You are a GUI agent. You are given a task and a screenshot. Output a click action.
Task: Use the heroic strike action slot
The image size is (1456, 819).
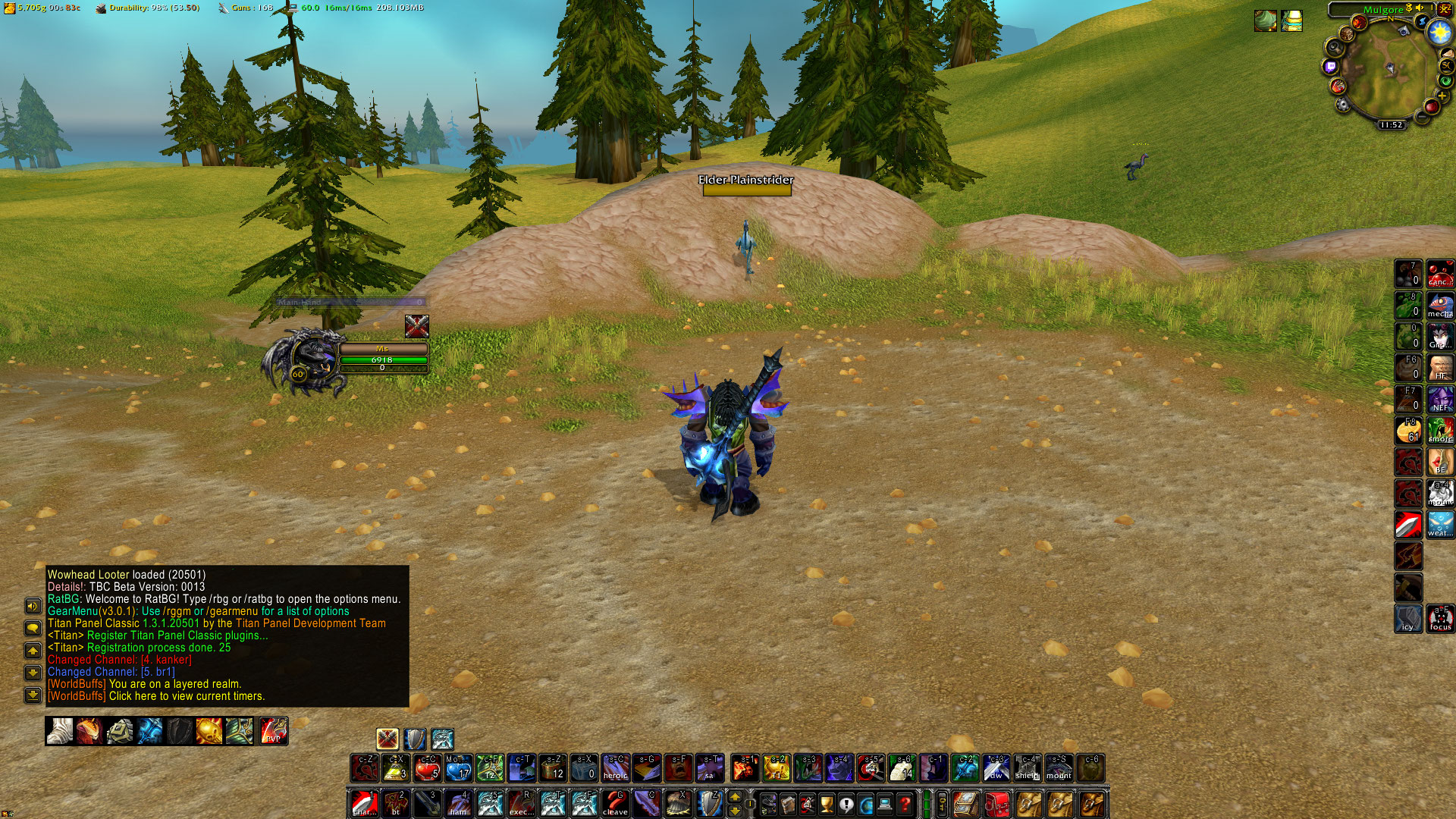pos(615,768)
